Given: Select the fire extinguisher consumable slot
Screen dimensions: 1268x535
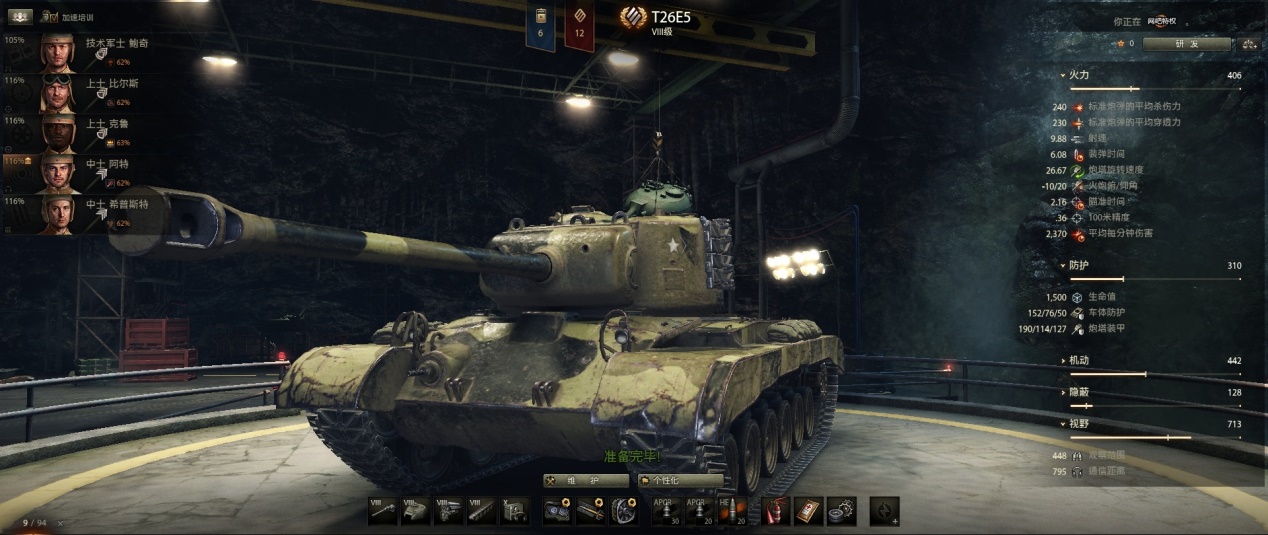Looking at the screenshot, I should [774, 510].
